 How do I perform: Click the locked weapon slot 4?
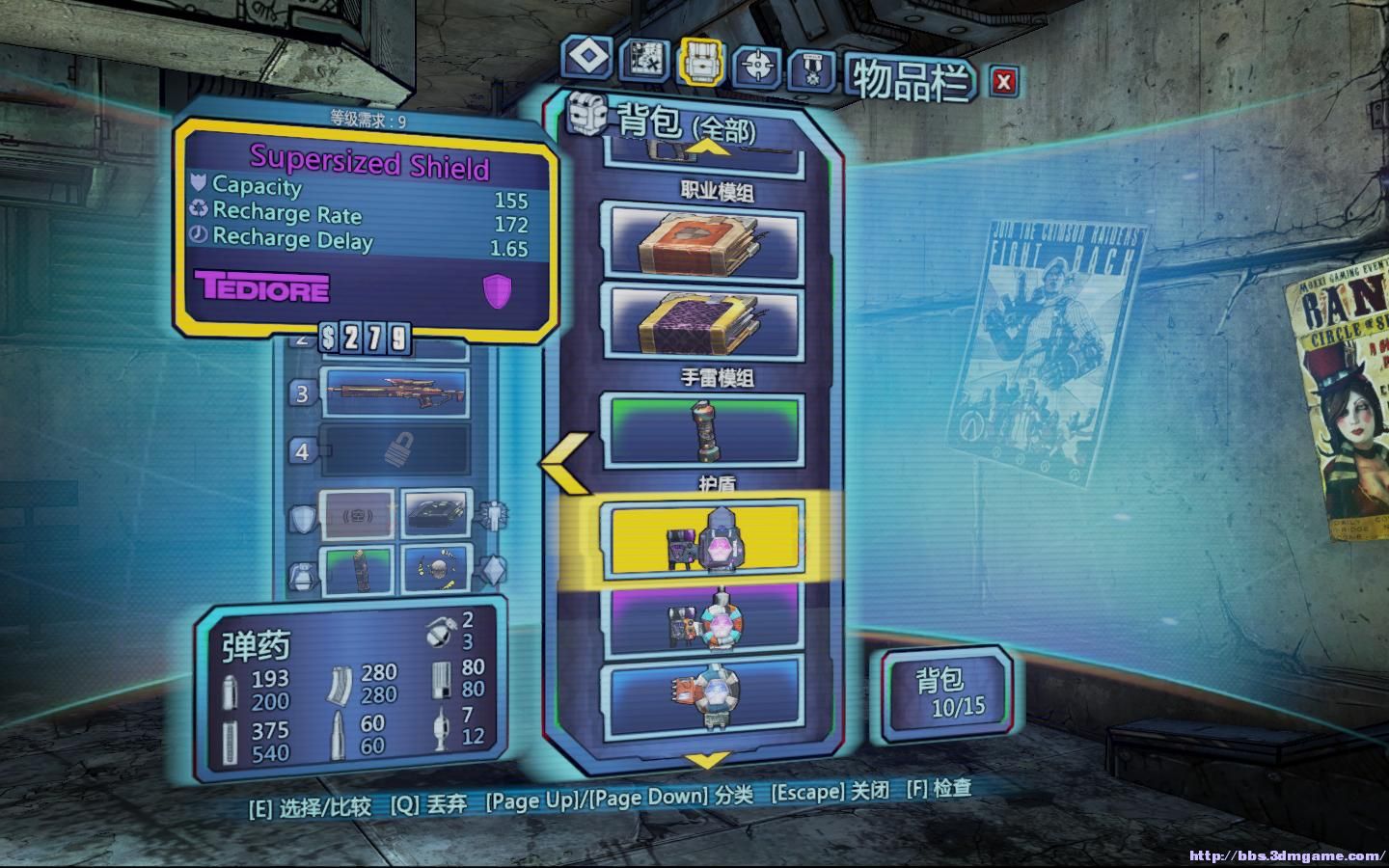pyautogui.click(x=395, y=450)
